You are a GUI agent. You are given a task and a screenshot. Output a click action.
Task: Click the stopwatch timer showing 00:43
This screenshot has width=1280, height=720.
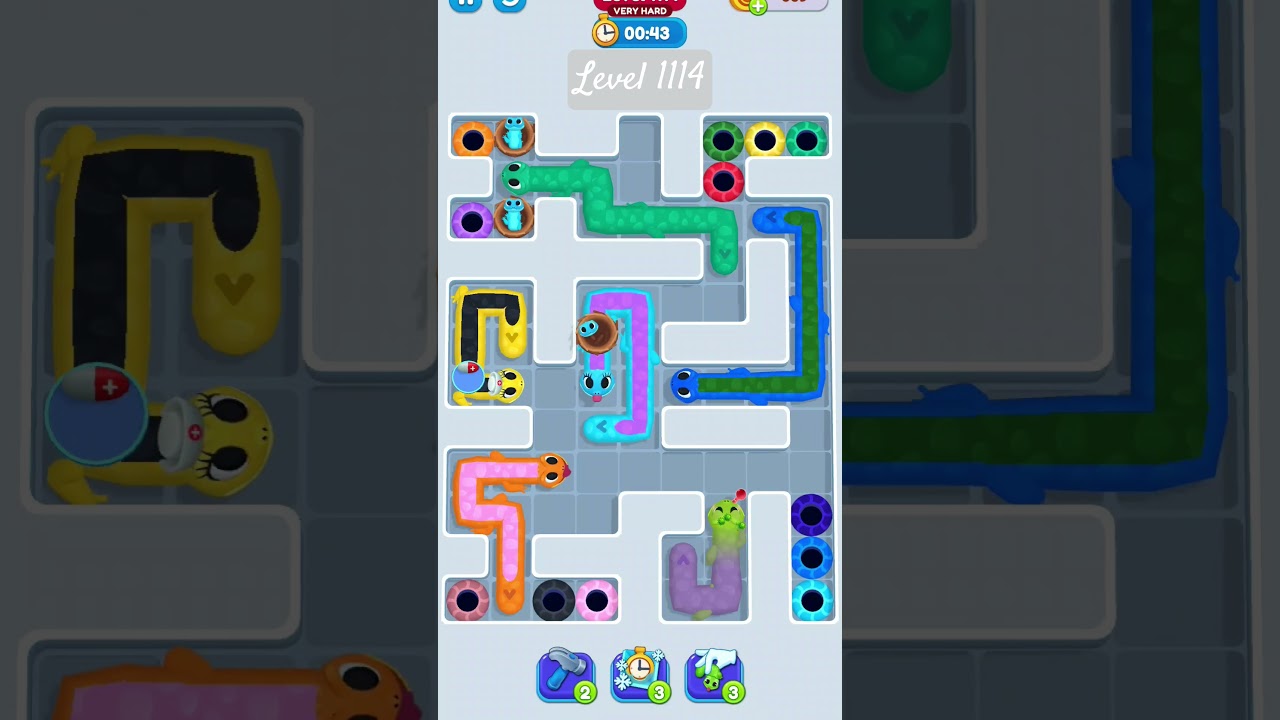click(x=639, y=32)
